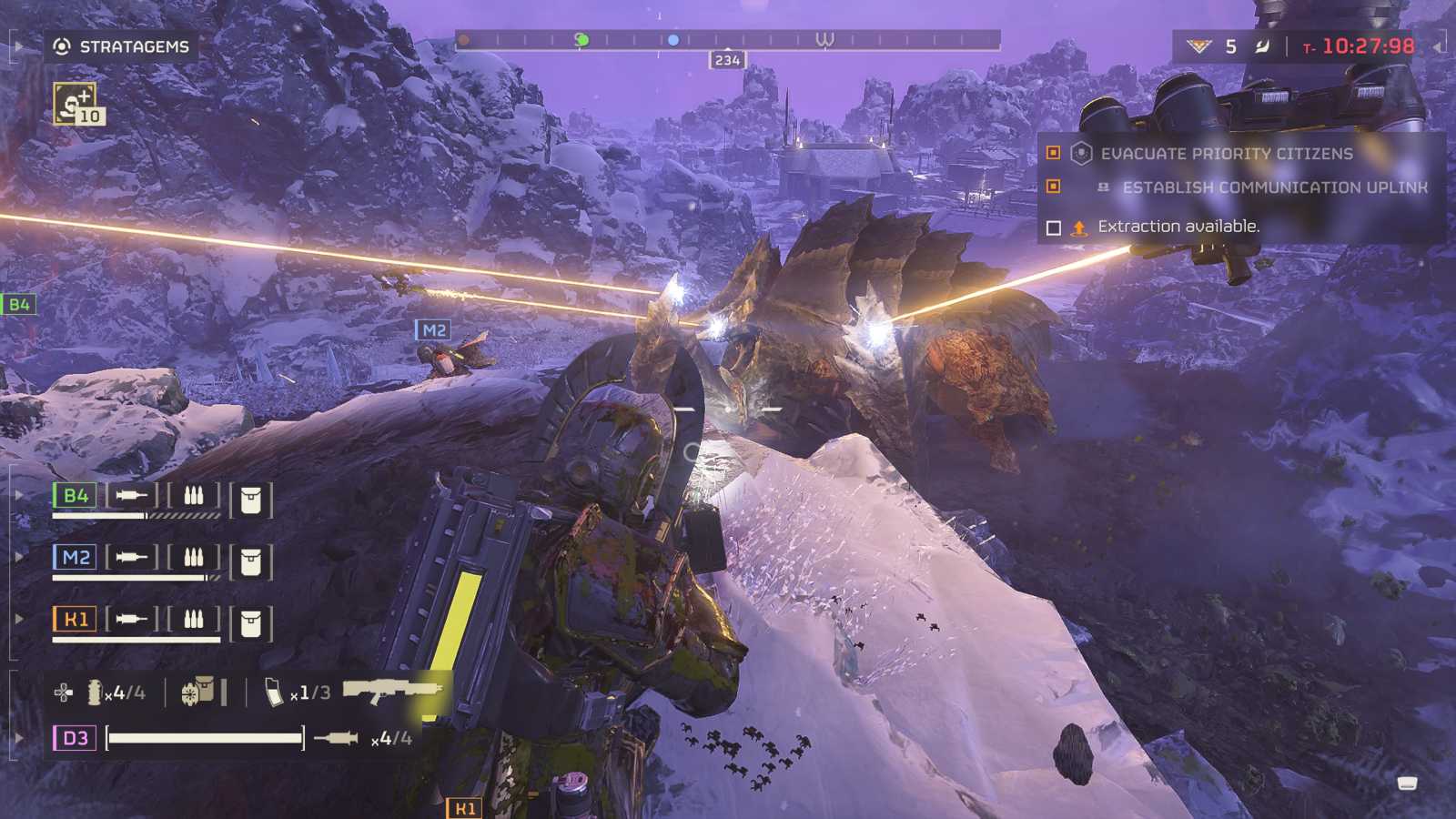Image resolution: width=1456 pixels, height=819 pixels.
Task: Select squad member M2 in the squad list
Action: (x=75, y=557)
